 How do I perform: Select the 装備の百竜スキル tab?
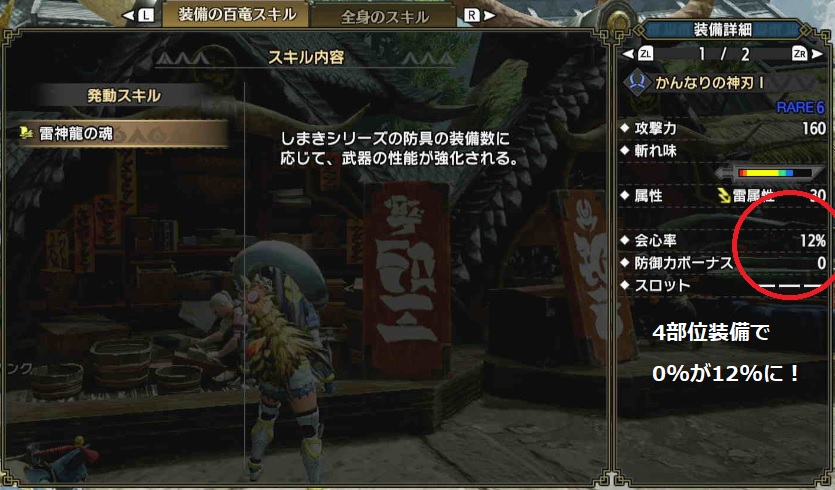(237, 15)
